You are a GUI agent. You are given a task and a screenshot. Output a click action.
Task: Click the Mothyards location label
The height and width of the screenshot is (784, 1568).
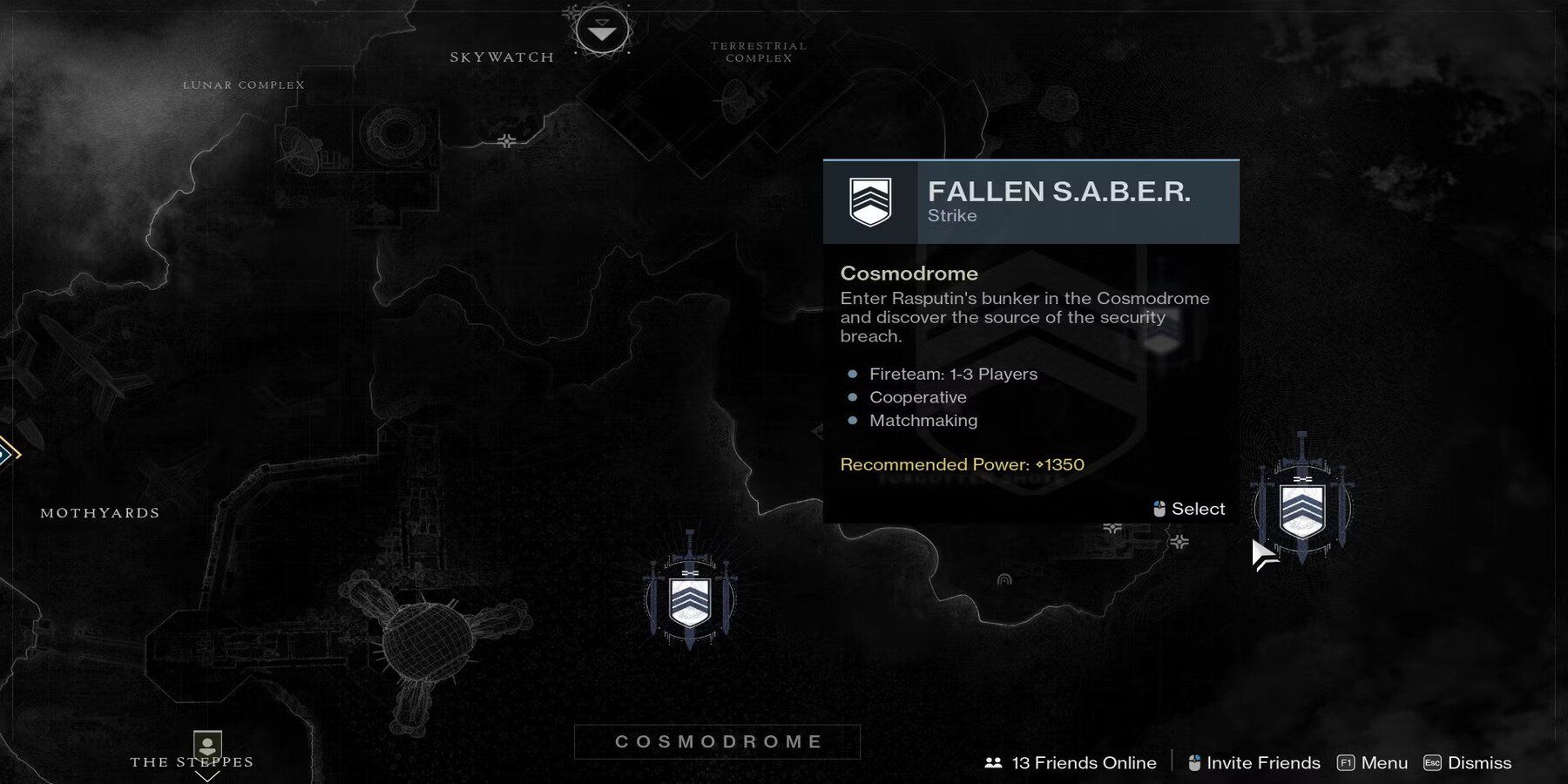pos(100,513)
